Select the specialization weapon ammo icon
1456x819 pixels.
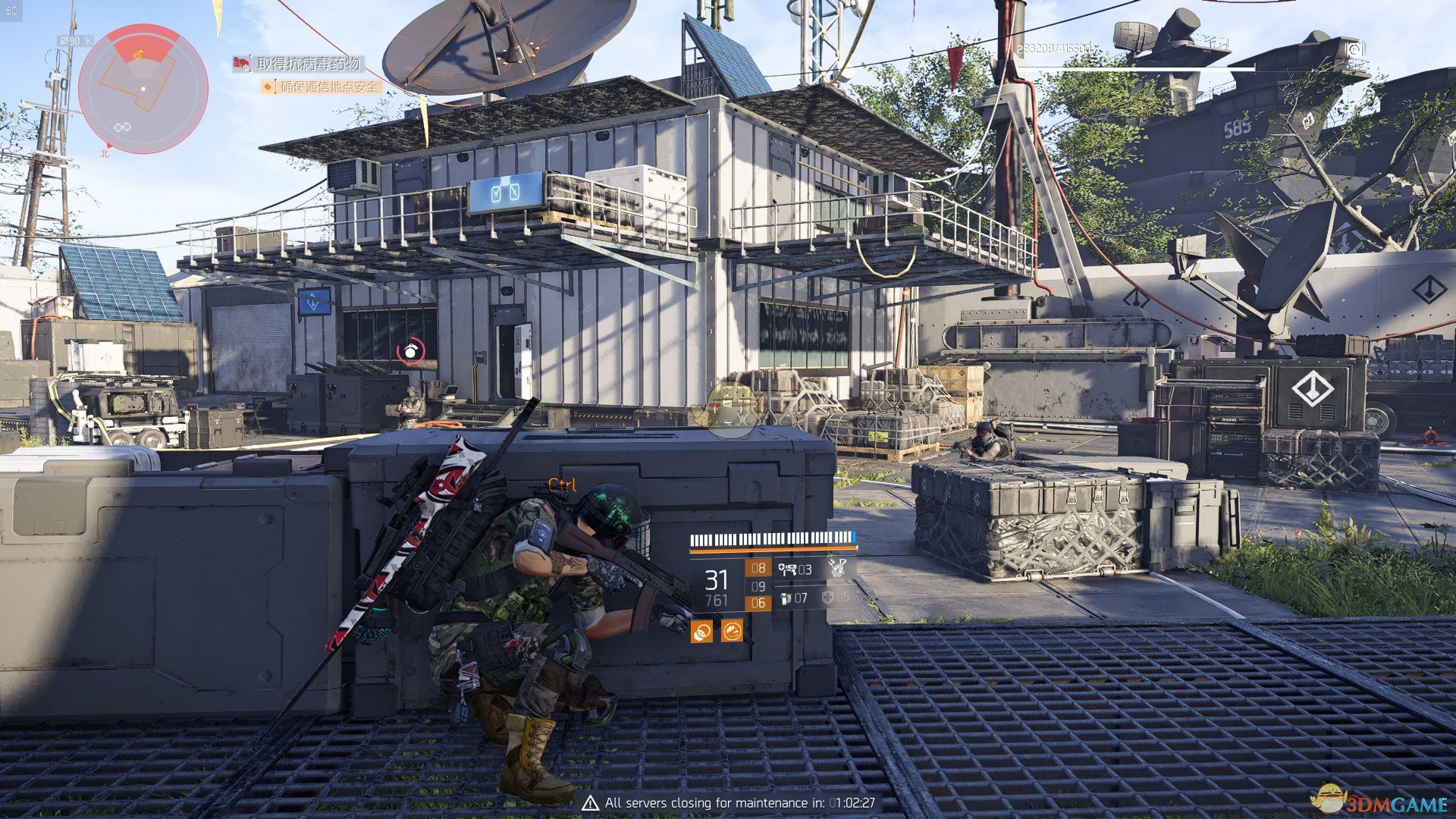(787, 570)
